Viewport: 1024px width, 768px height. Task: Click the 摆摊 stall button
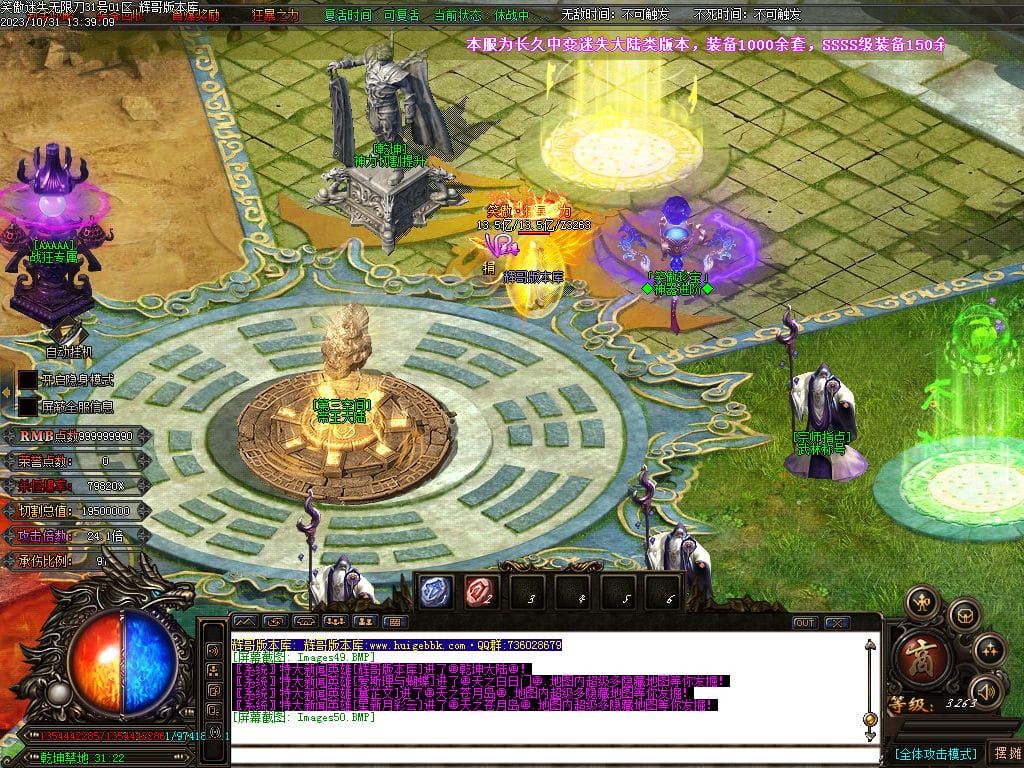click(x=1004, y=753)
